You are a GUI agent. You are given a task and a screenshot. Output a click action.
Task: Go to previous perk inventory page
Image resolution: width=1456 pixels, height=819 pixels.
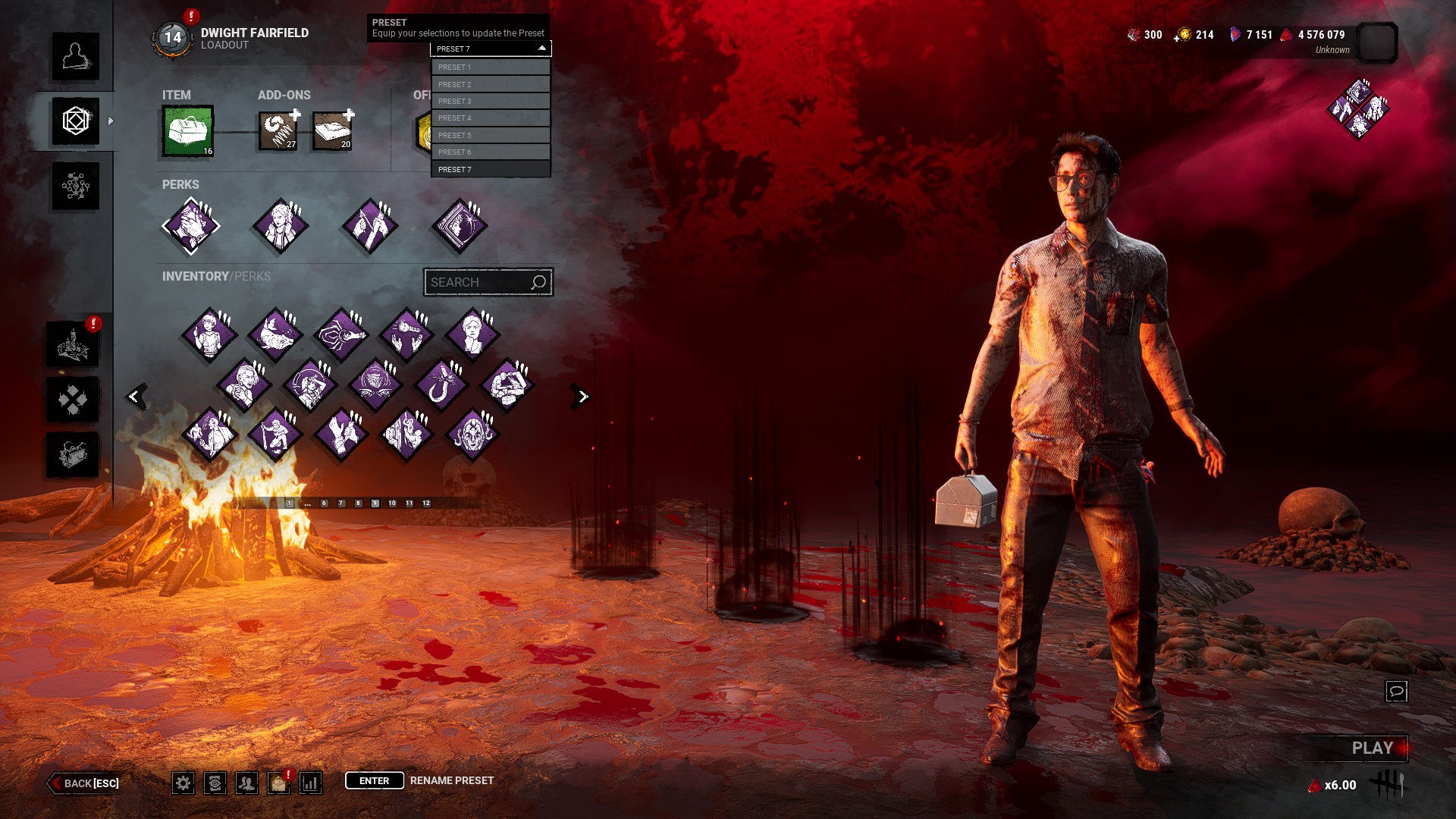pos(135,396)
